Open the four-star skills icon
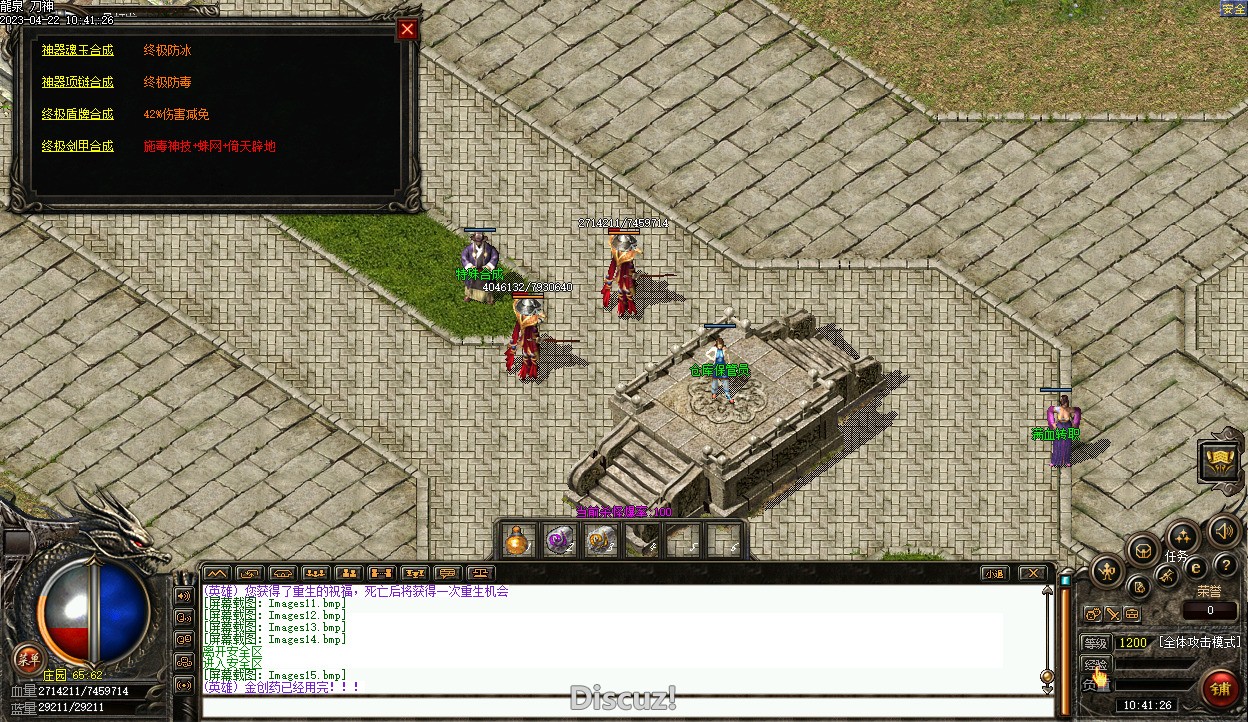 (1183, 536)
